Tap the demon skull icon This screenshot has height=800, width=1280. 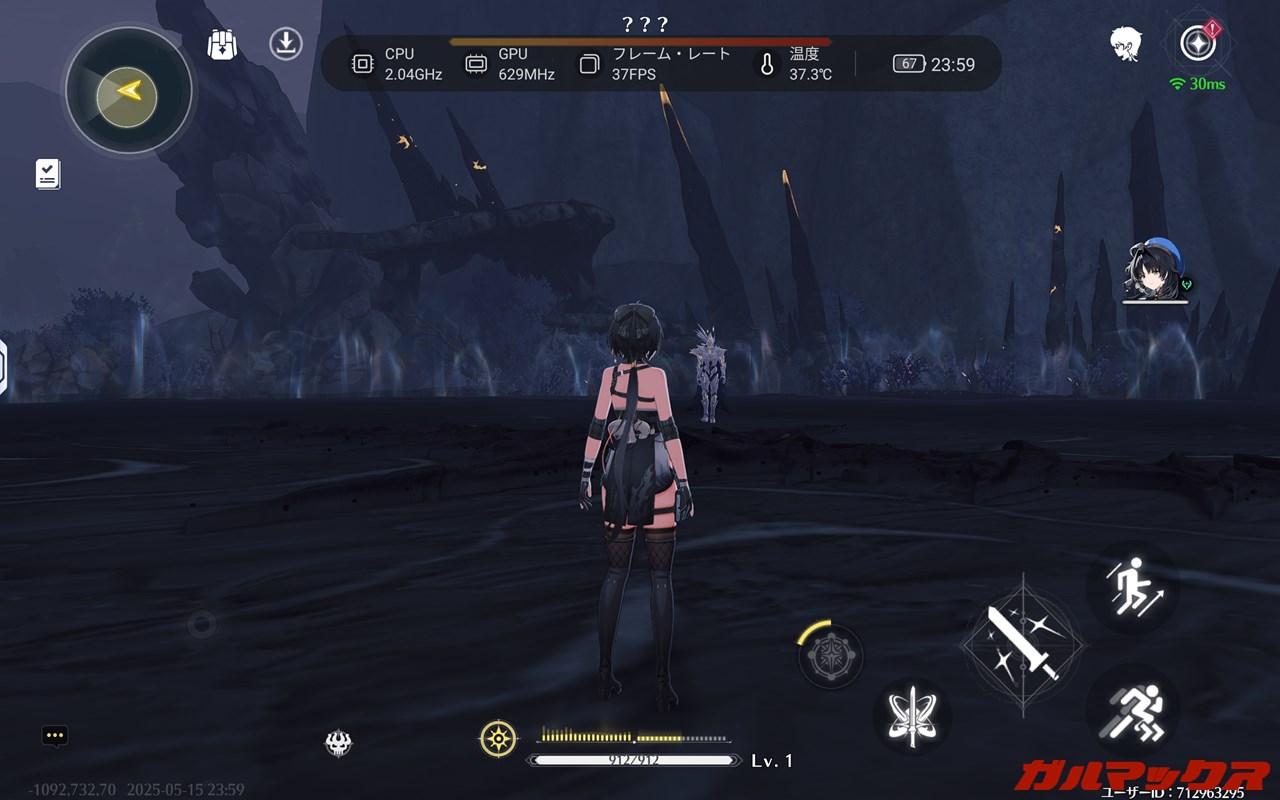click(x=339, y=742)
